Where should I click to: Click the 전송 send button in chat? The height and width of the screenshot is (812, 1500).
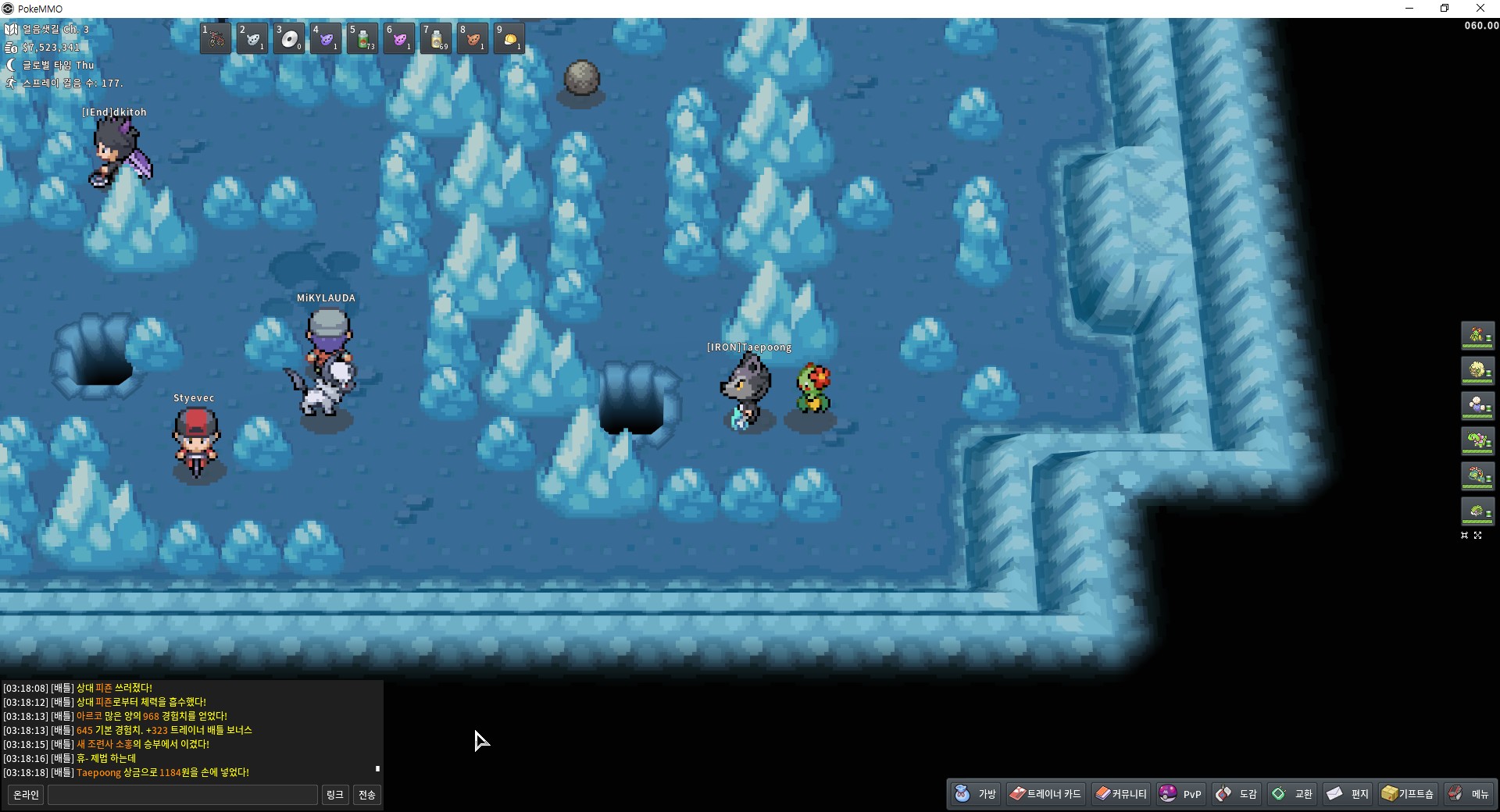coord(366,795)
